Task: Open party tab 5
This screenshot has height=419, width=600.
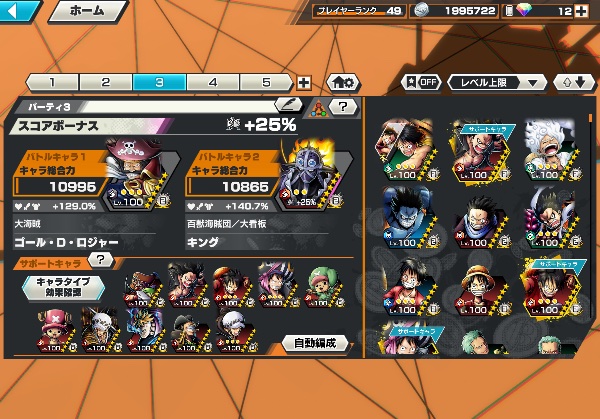Action: tap(266, 83)
